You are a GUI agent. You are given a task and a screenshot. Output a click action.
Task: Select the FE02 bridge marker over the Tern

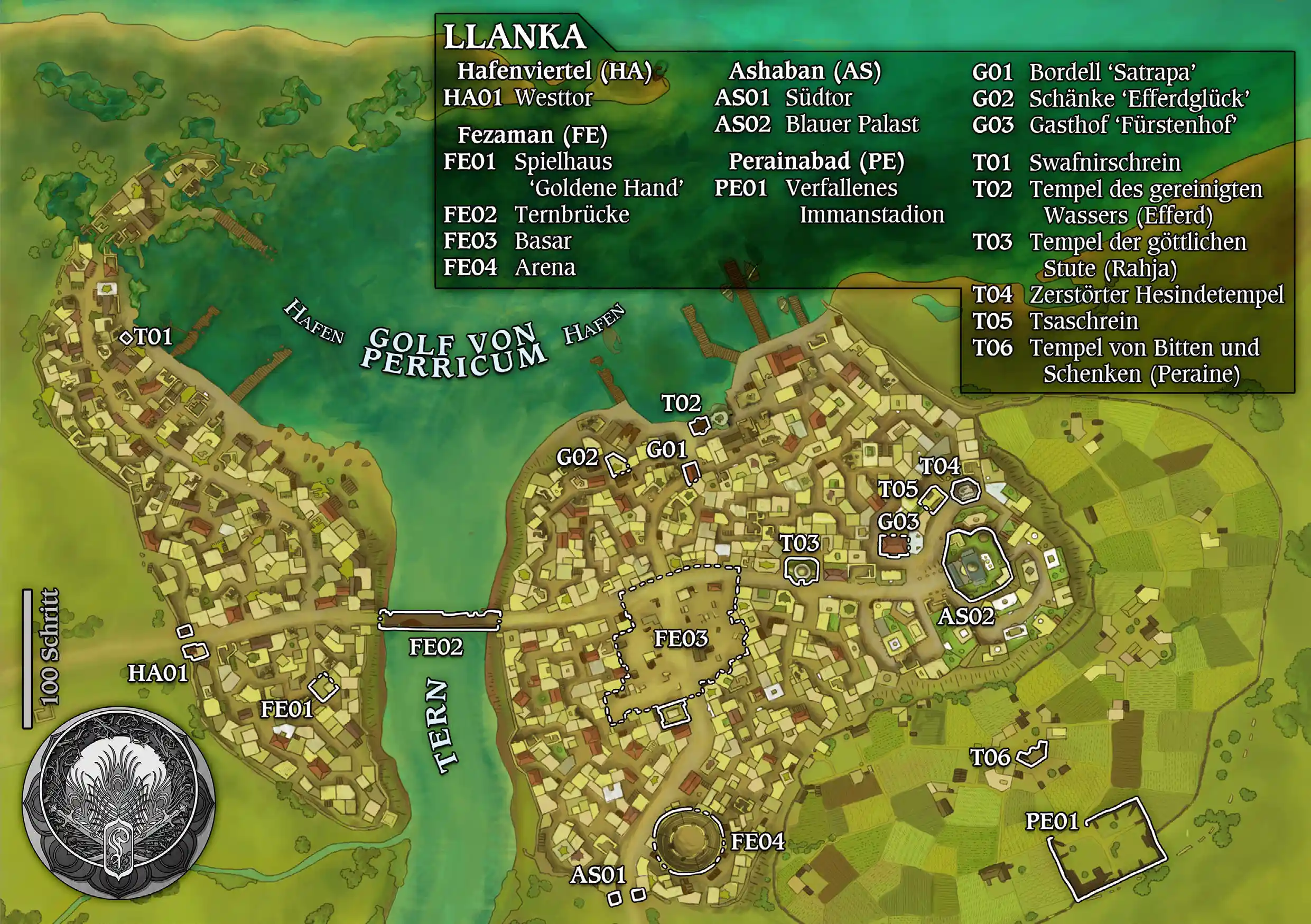(x=440, y=620)
